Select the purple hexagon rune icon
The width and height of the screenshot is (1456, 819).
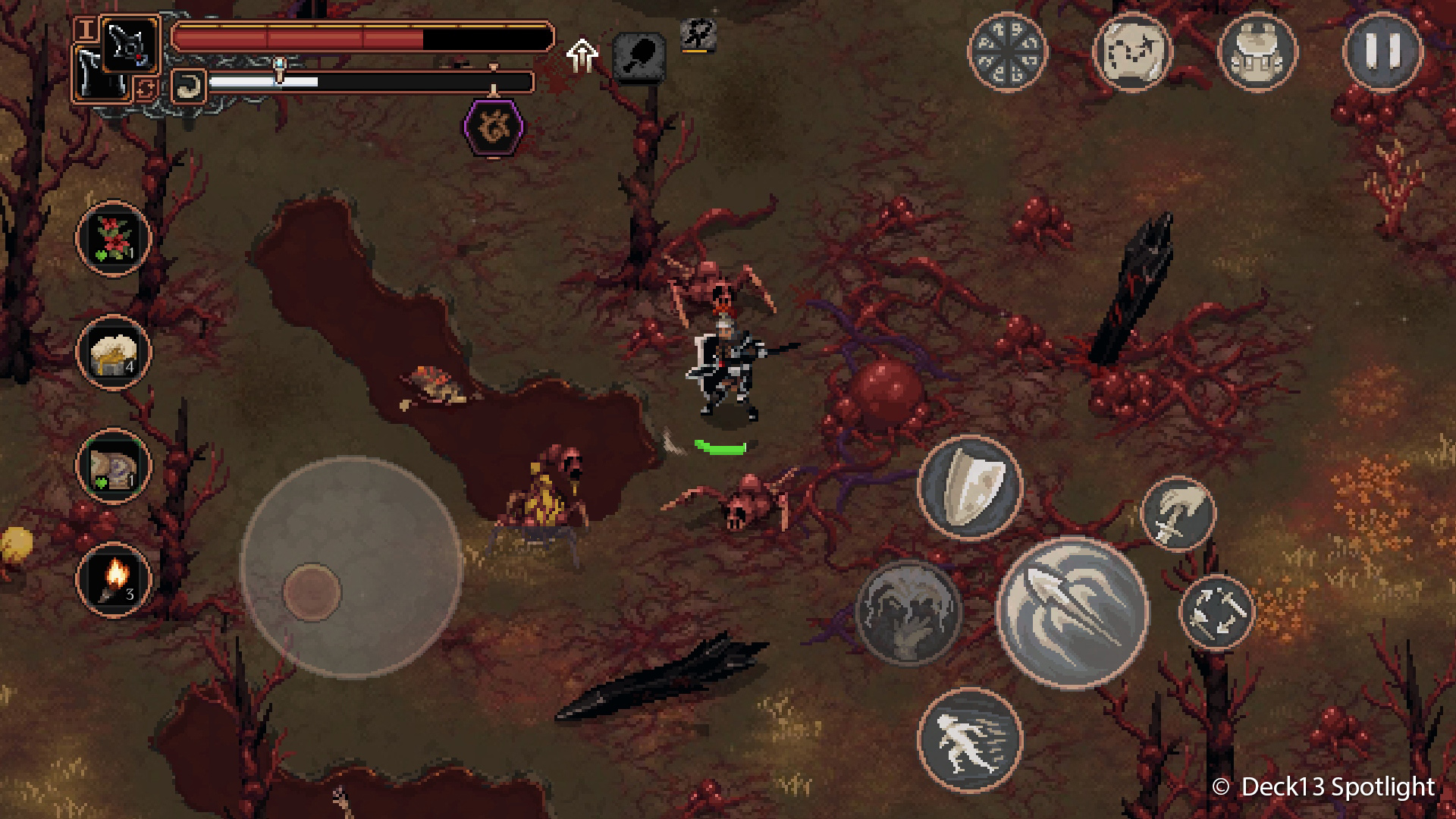point(493,127)
